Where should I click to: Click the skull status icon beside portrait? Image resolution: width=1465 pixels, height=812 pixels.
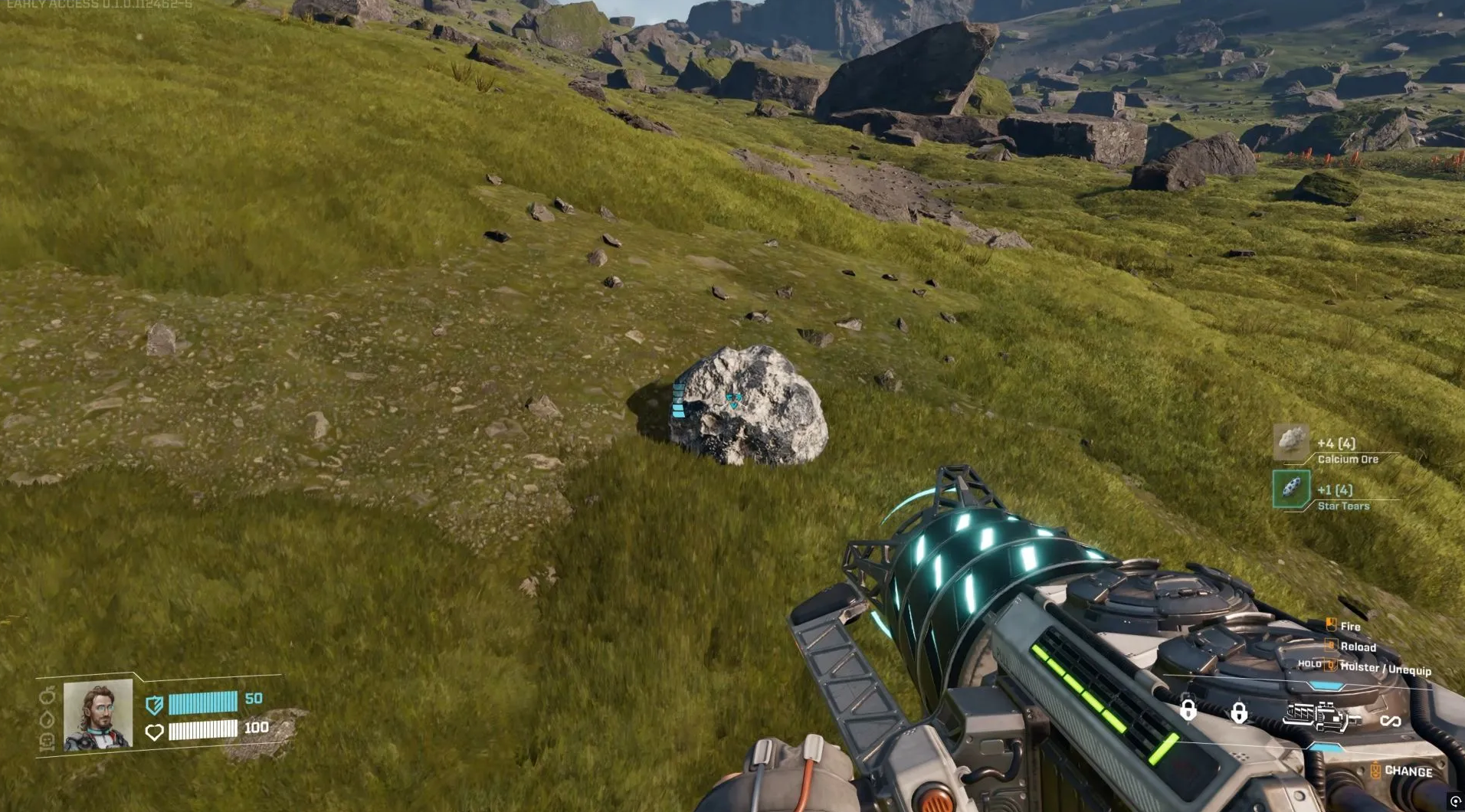tap(46, 742)
